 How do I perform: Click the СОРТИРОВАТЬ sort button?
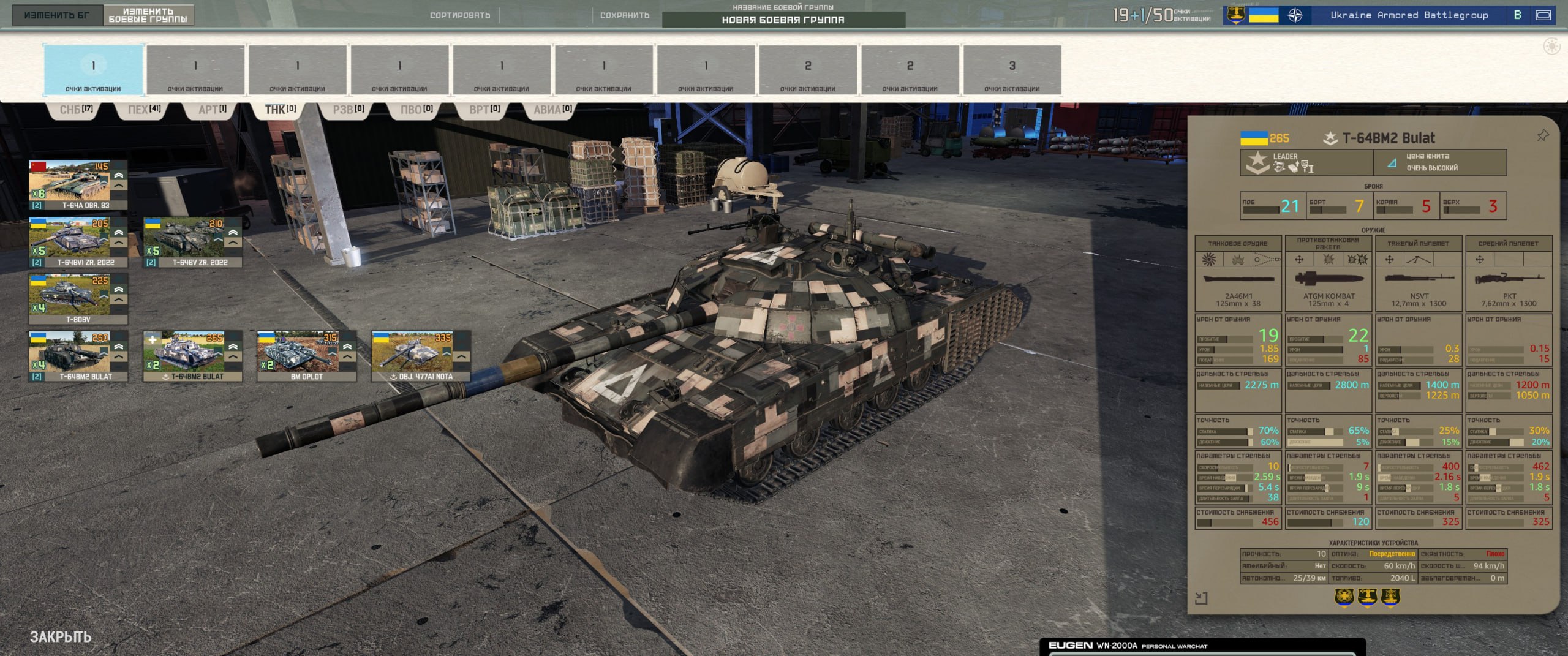click(460, 15)
